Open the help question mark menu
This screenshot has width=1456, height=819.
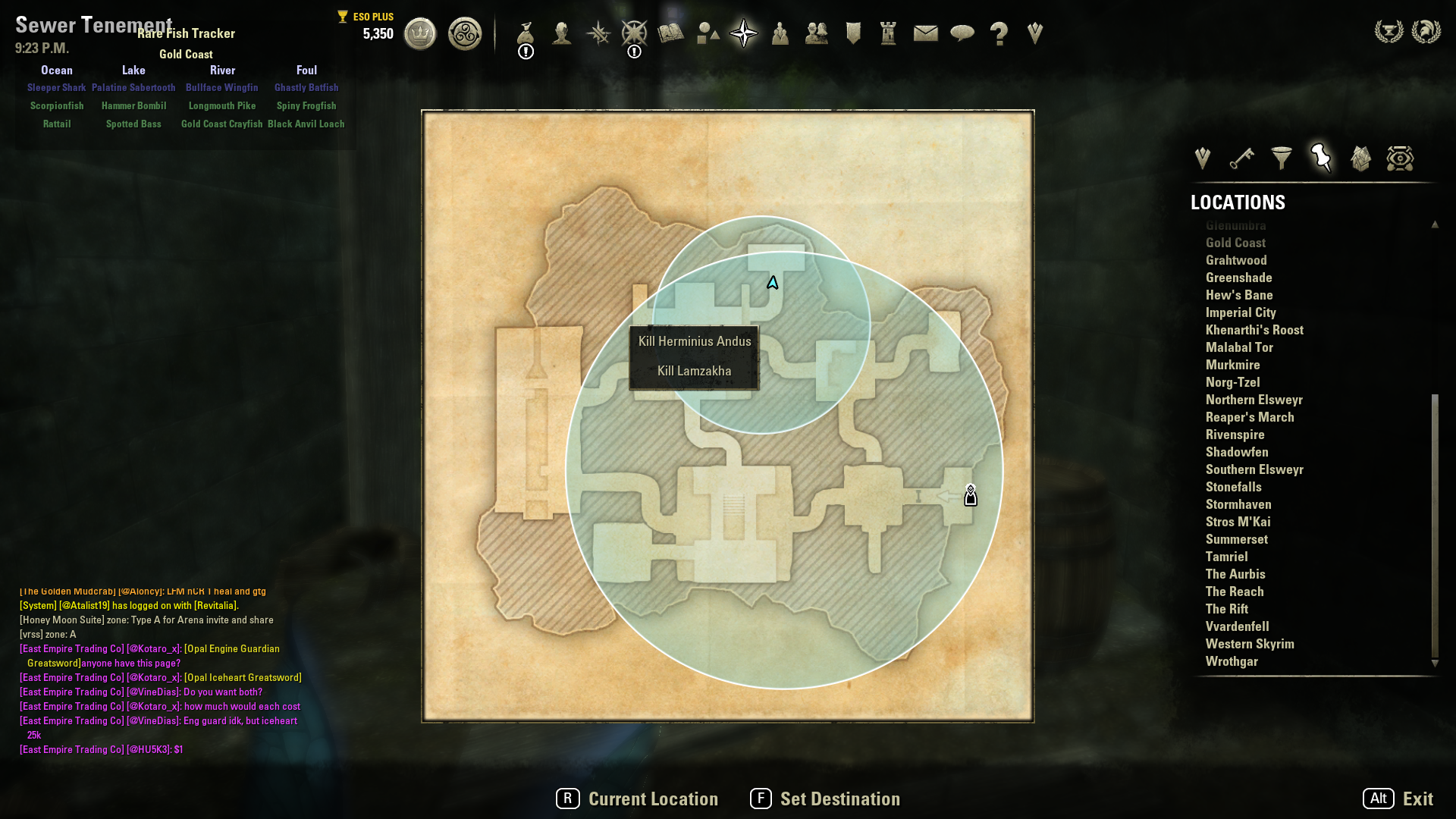(999, 33)
